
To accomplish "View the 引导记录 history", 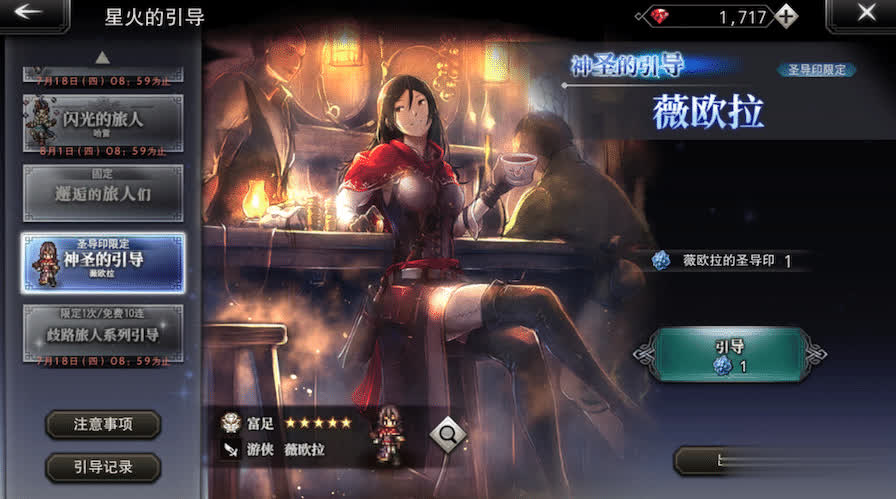I will pos(103,466).
